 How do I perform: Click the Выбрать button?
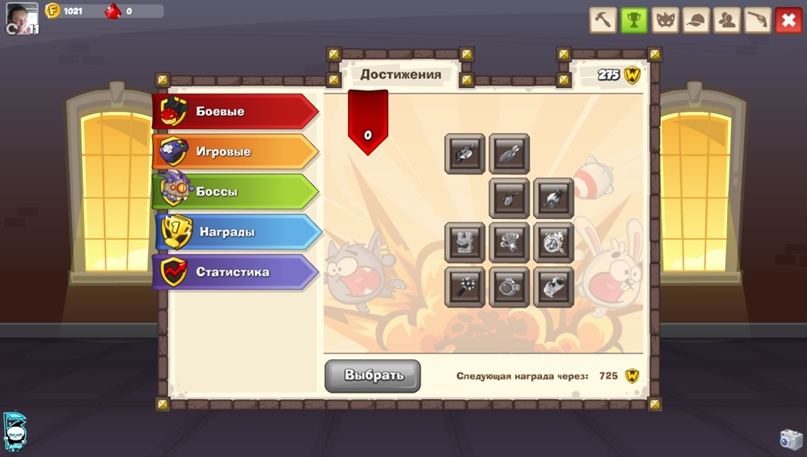(372, 375)
